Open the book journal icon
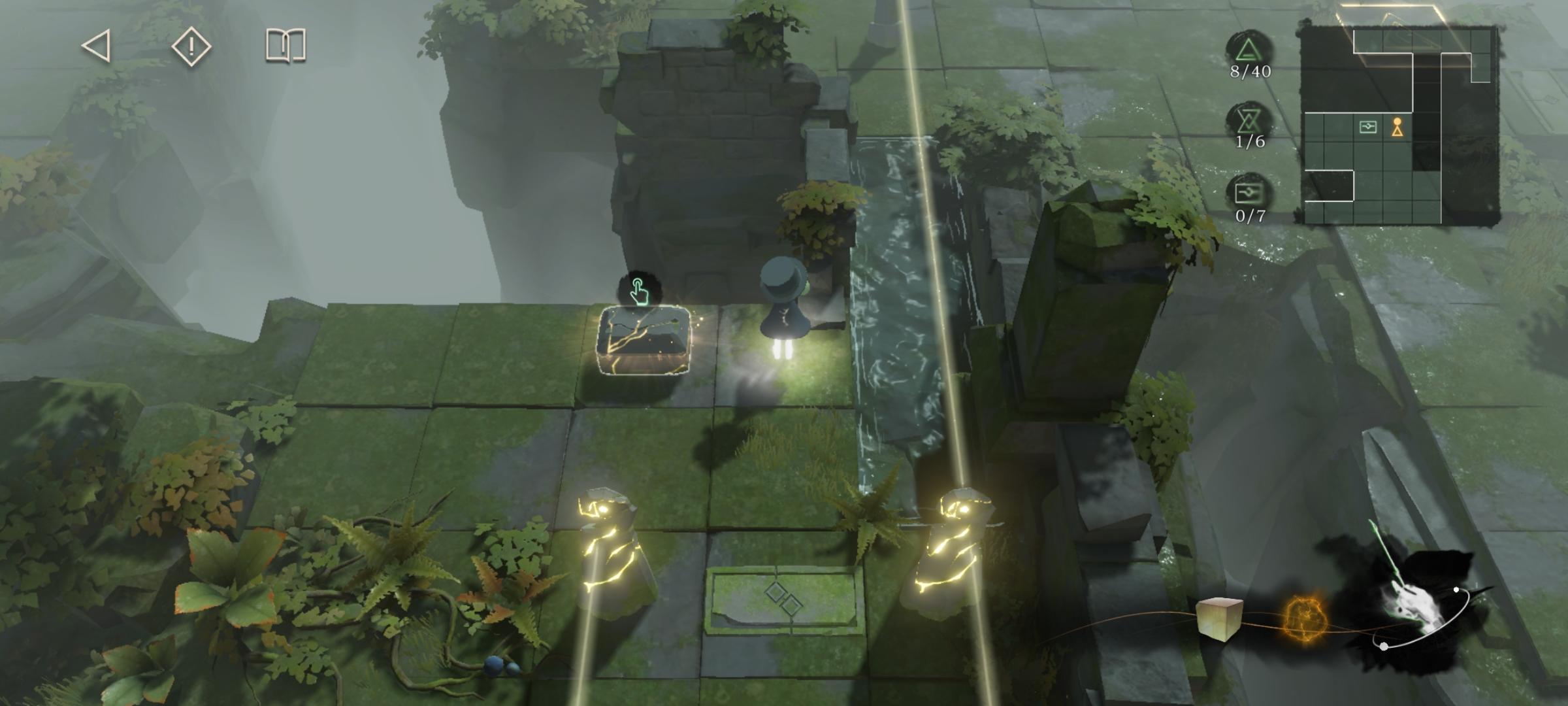 pos(286,46)
